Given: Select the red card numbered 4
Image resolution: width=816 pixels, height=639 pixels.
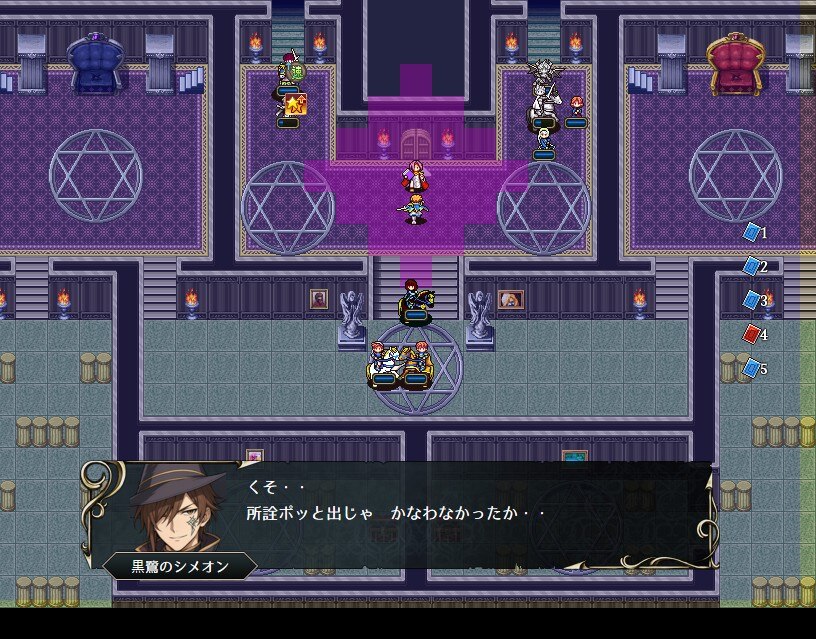Looking at the screenshot, I should (x=752, y=334).
